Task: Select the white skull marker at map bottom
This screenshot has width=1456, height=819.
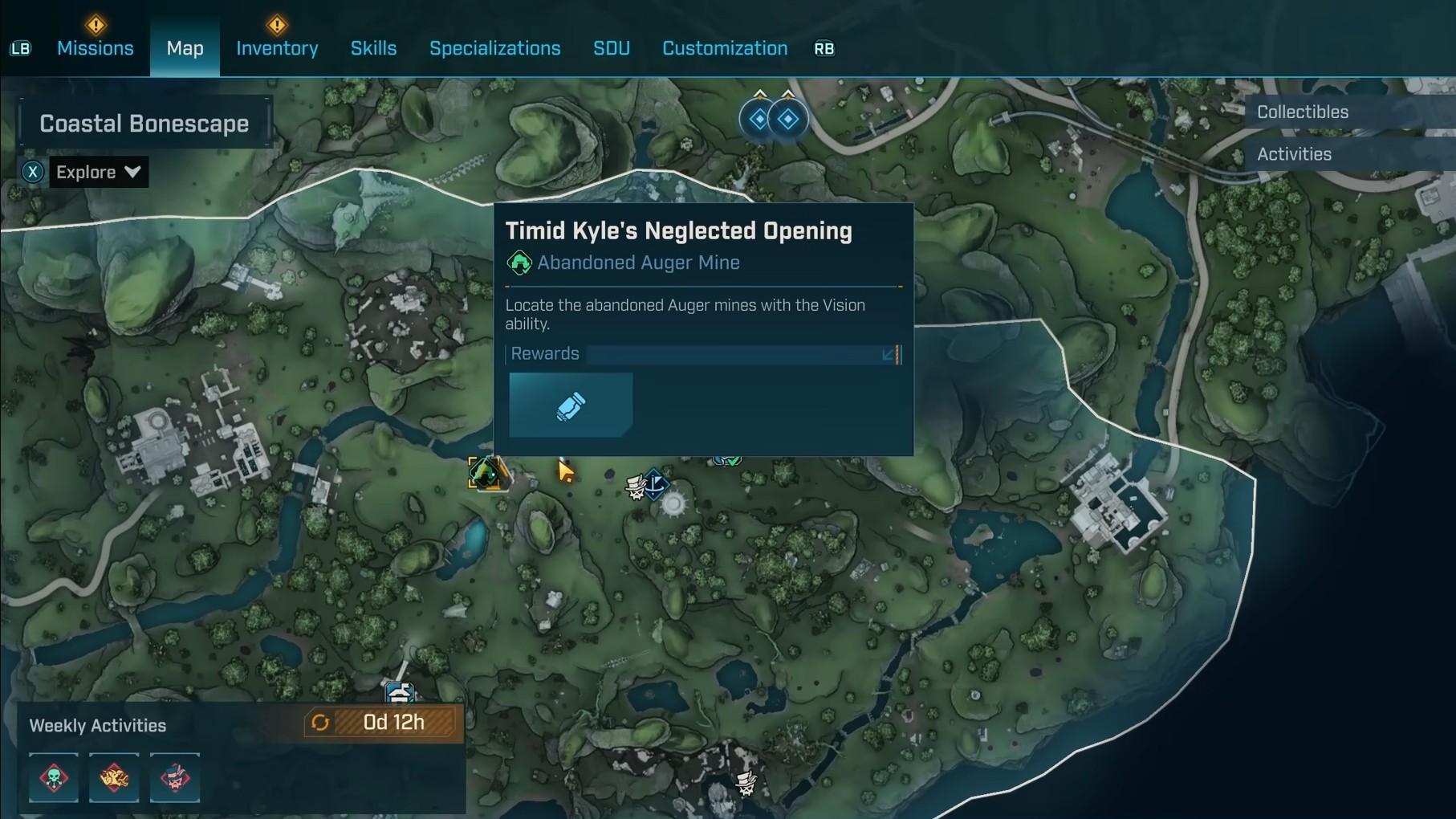Action: click(746, 782)
